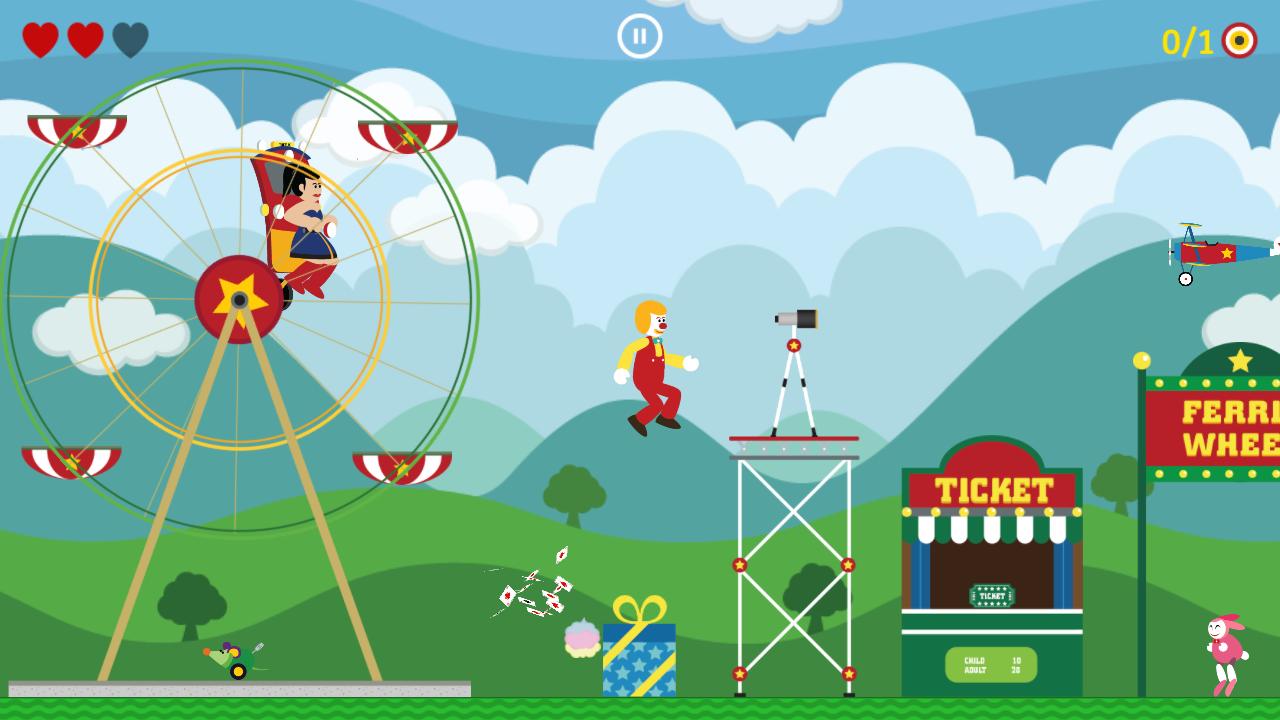Click the green ticket stub on the booth window
Image resolution: width=1280 pixels, height=720 pixels.
coord(993,594)
